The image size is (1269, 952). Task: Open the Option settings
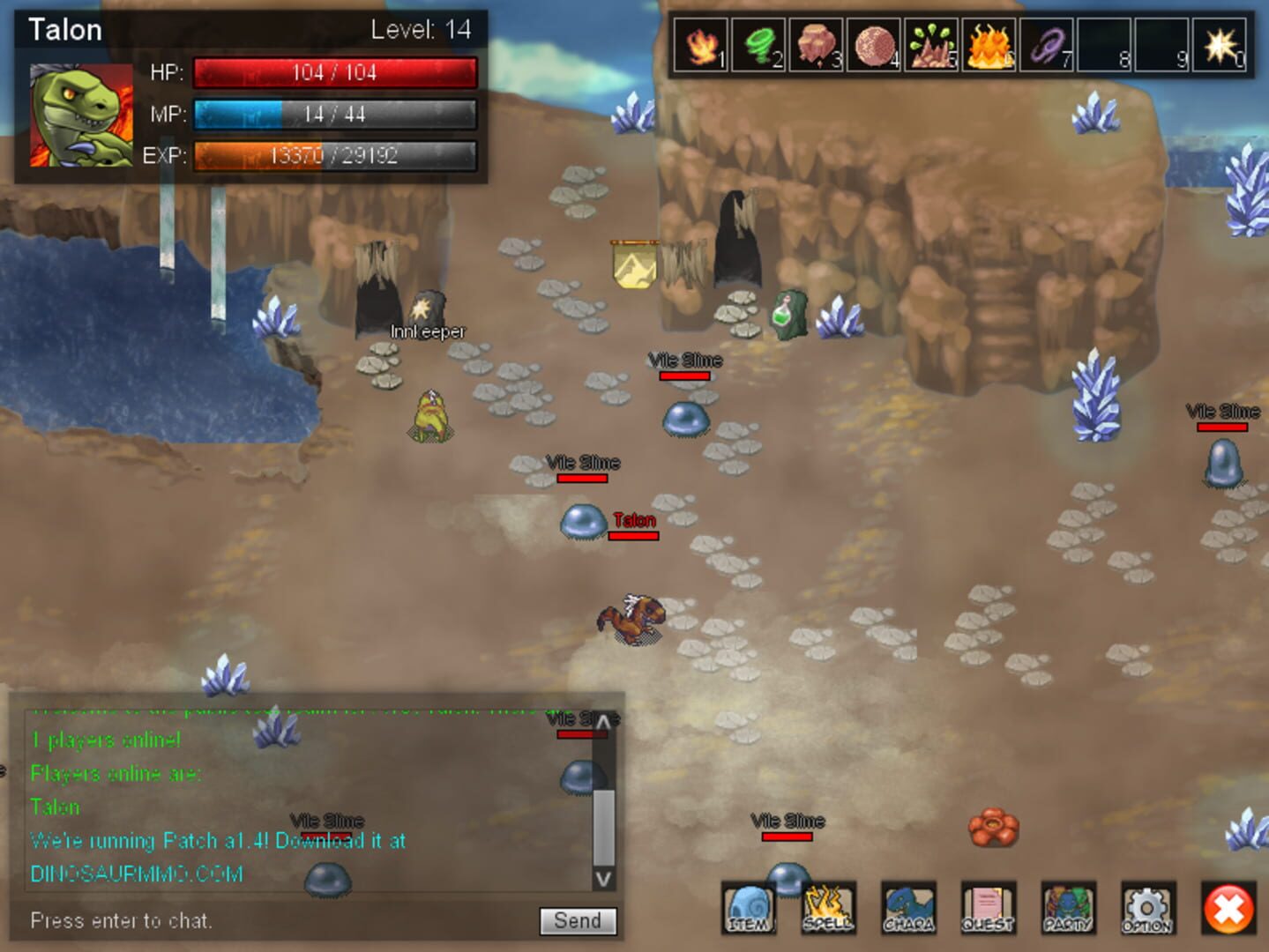coord(1147,908)
